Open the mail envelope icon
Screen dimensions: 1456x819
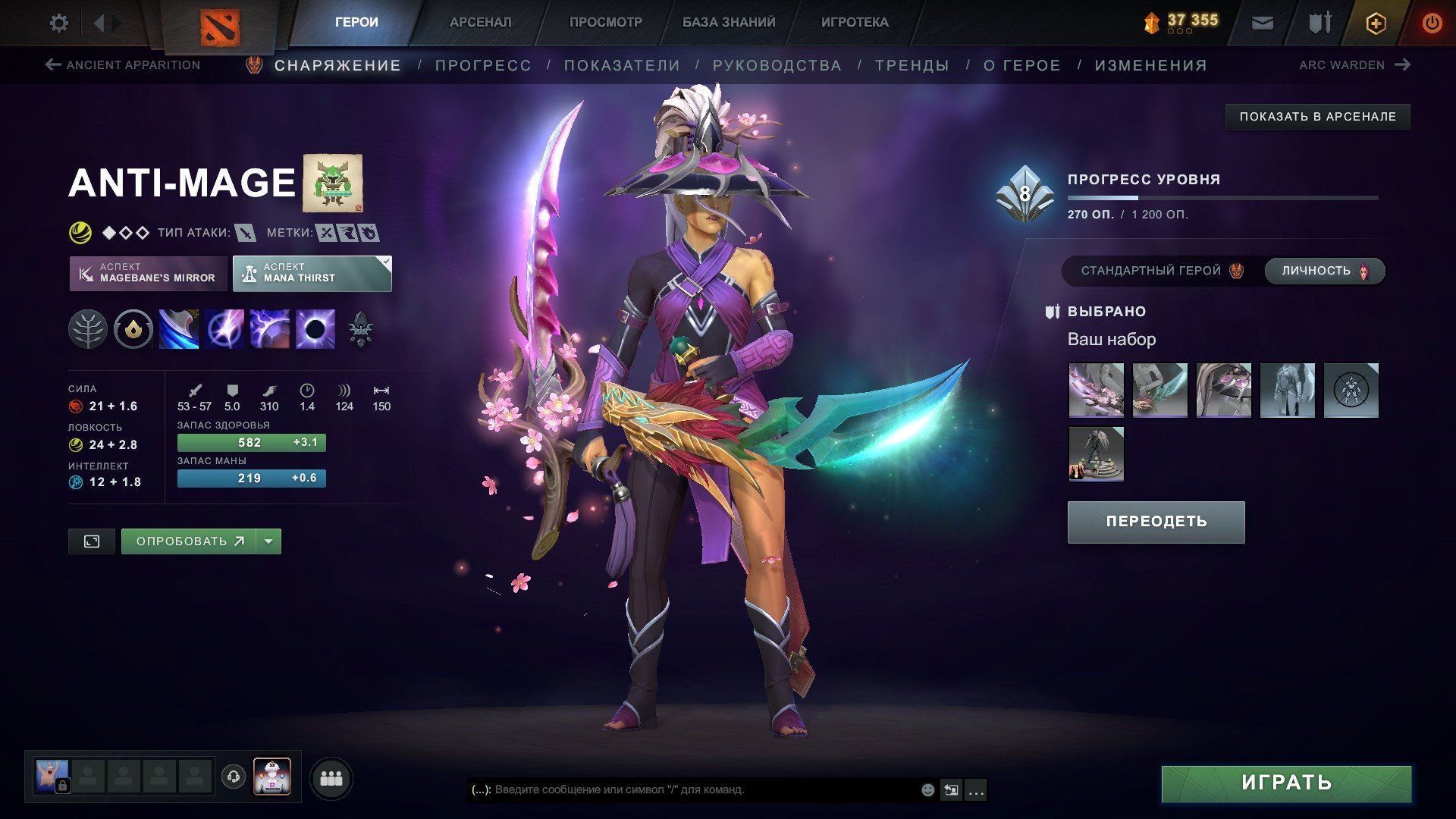[x=1262, y=24]
